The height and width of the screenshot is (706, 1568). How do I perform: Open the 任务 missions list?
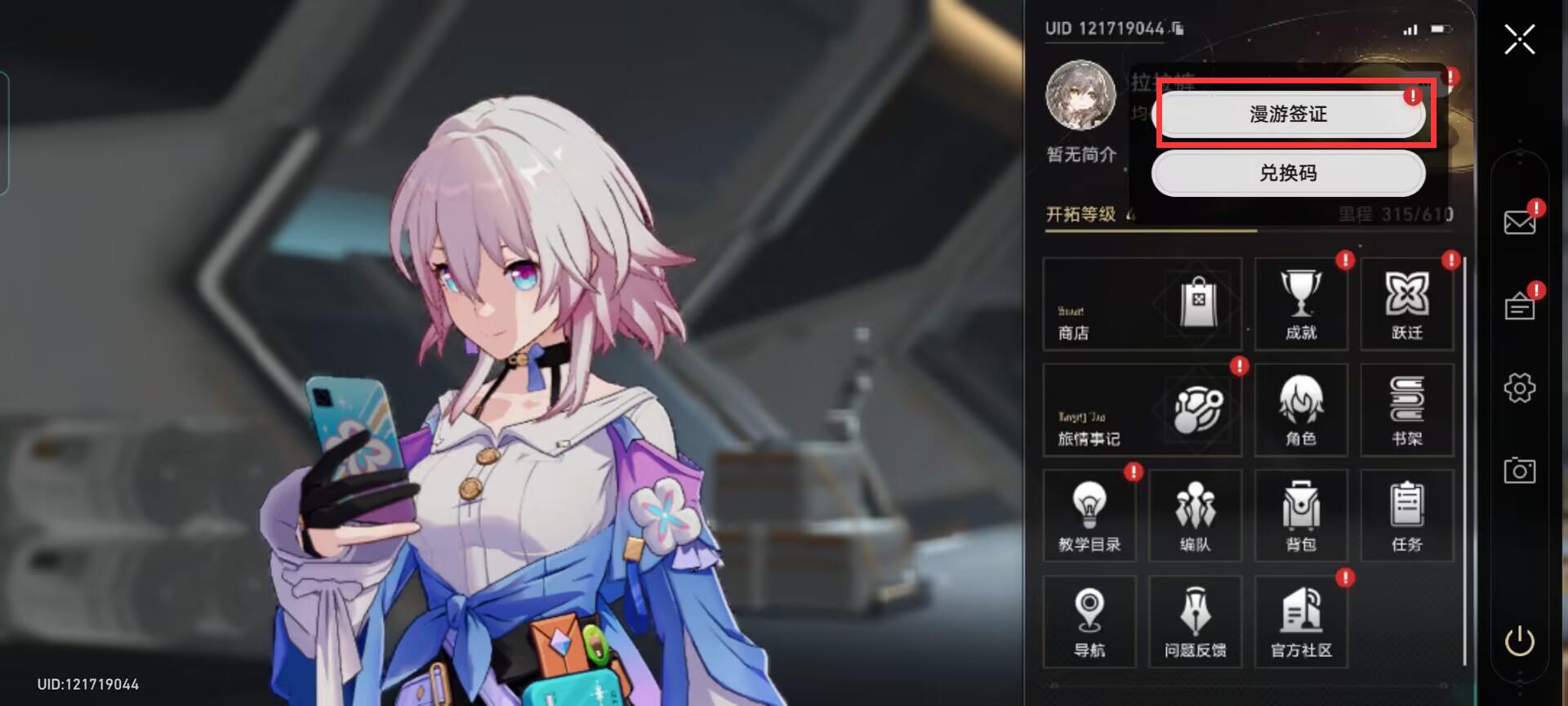[1406, 516]
